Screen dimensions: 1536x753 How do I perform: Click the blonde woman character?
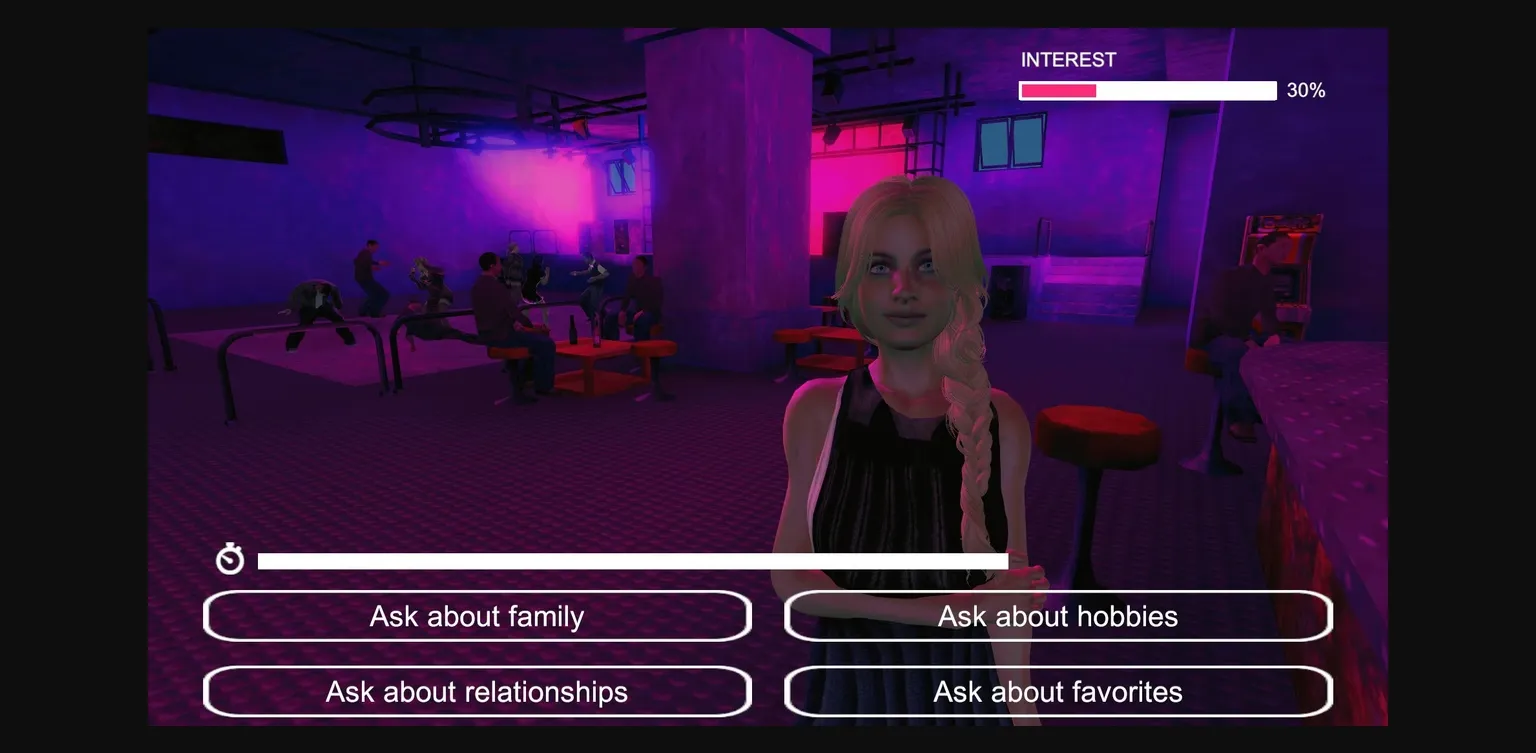[900, 330]
